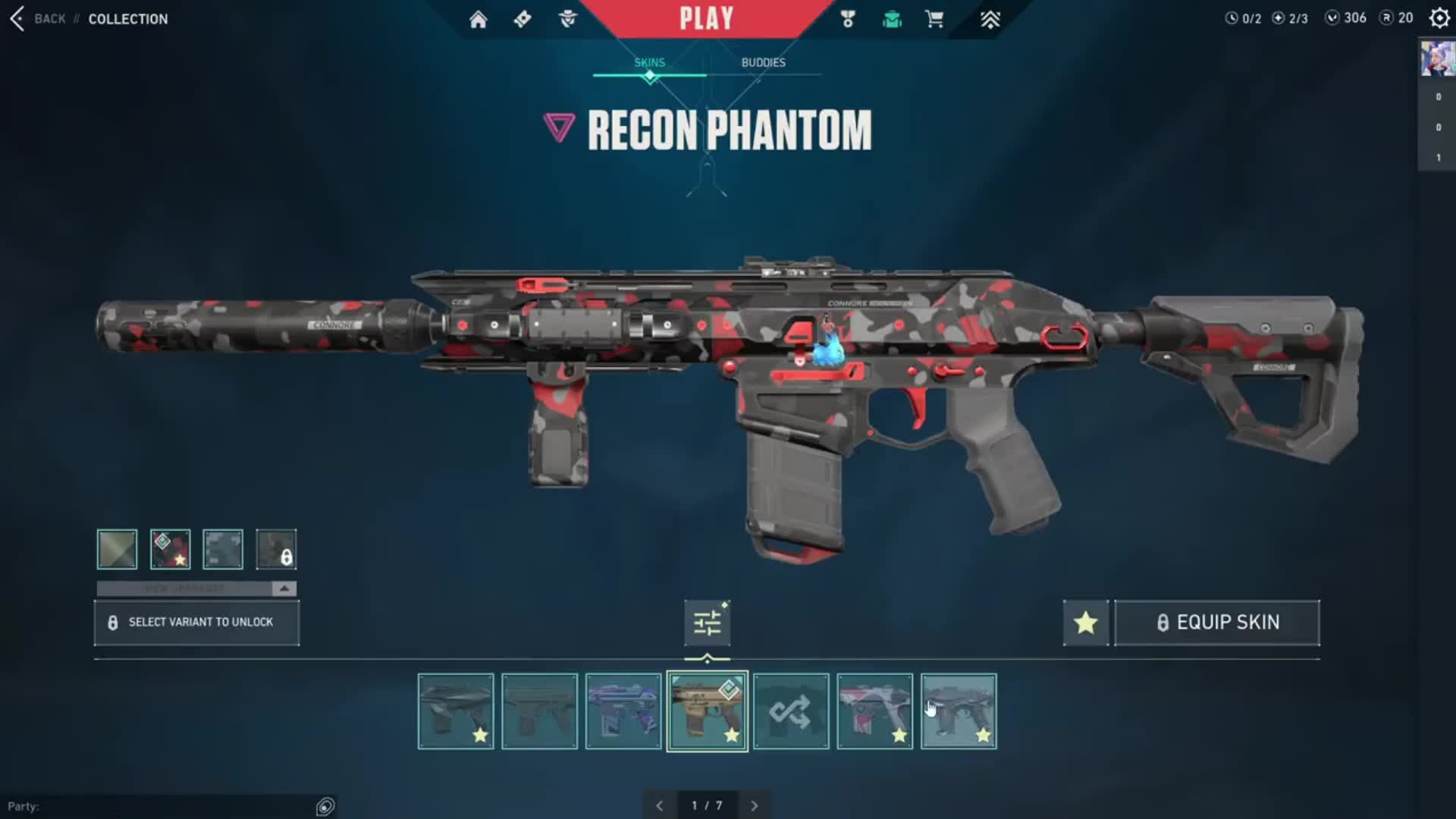Go to the next skins page

754,805
